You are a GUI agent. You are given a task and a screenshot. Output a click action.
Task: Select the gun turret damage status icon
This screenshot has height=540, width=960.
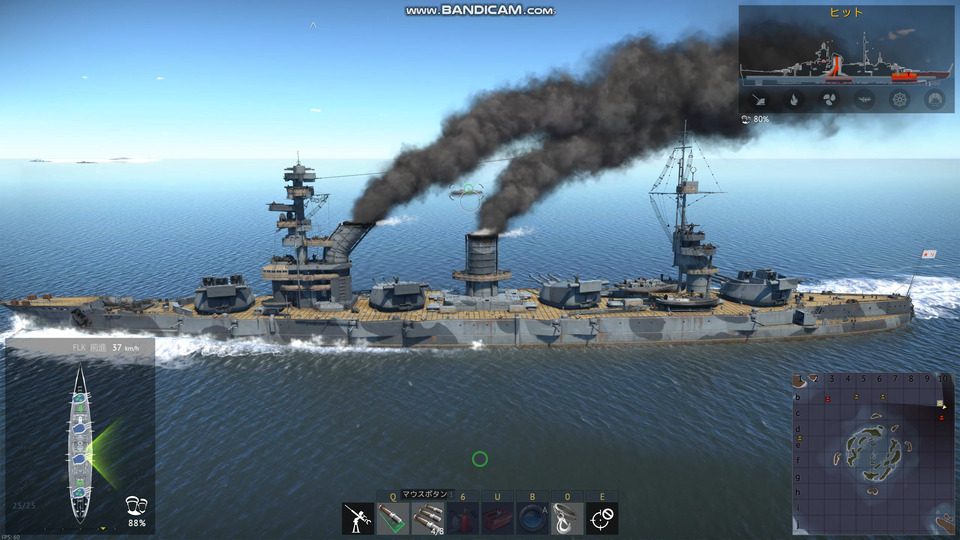(x=758, y=99)
